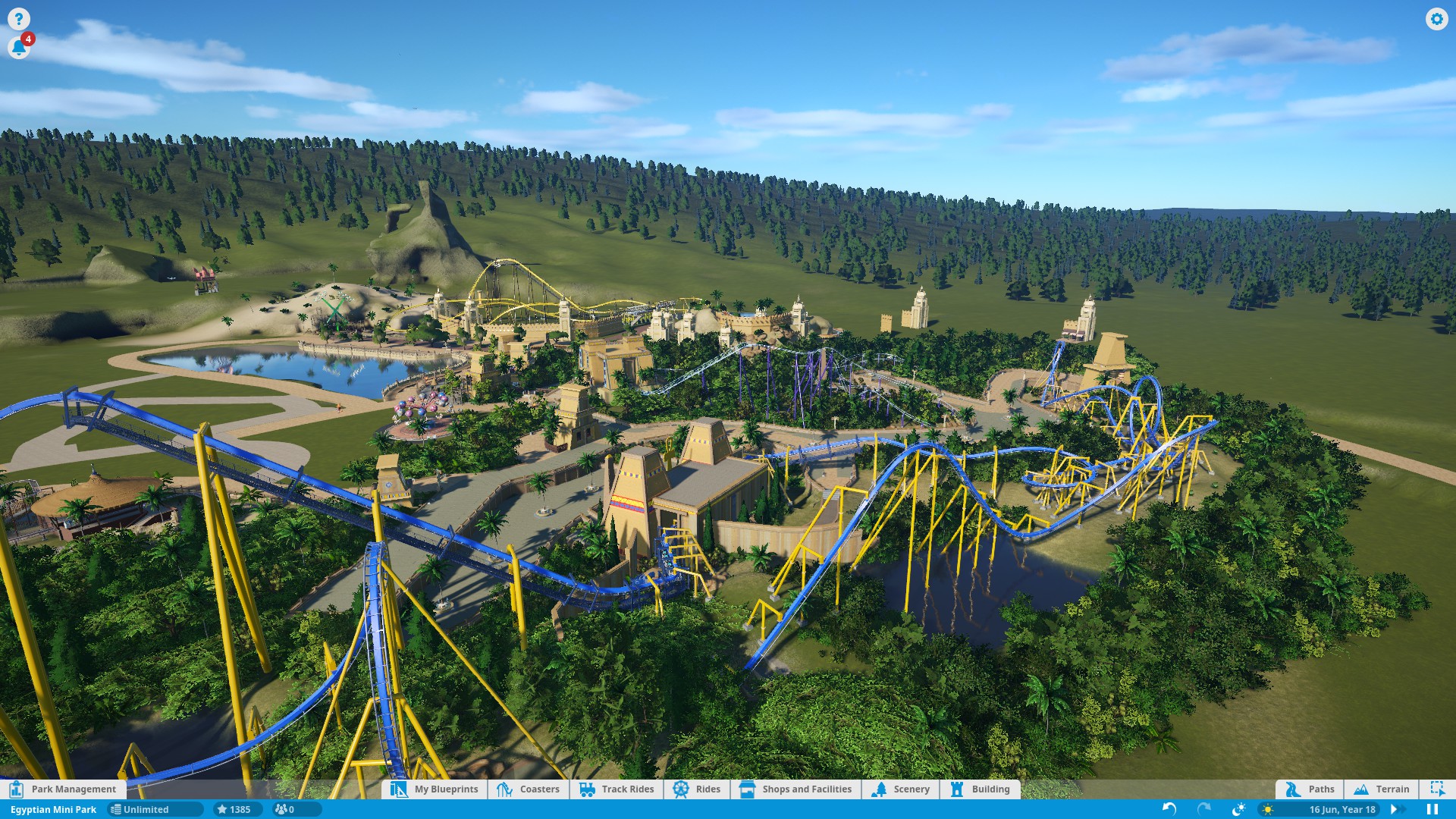Open Park Management panel

coord(64,789)
